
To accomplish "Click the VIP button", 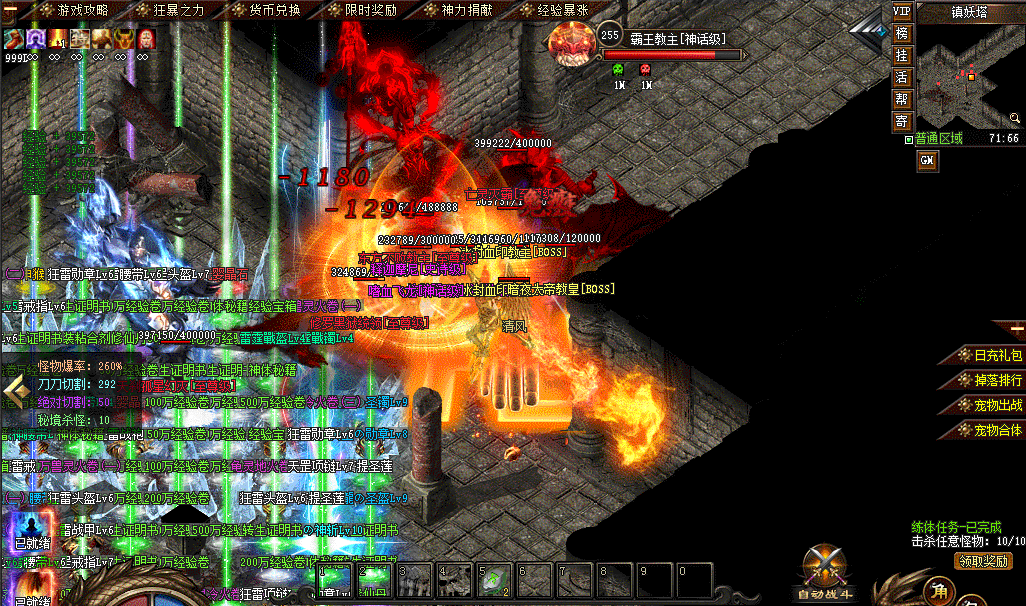I will tap(902, 11).
